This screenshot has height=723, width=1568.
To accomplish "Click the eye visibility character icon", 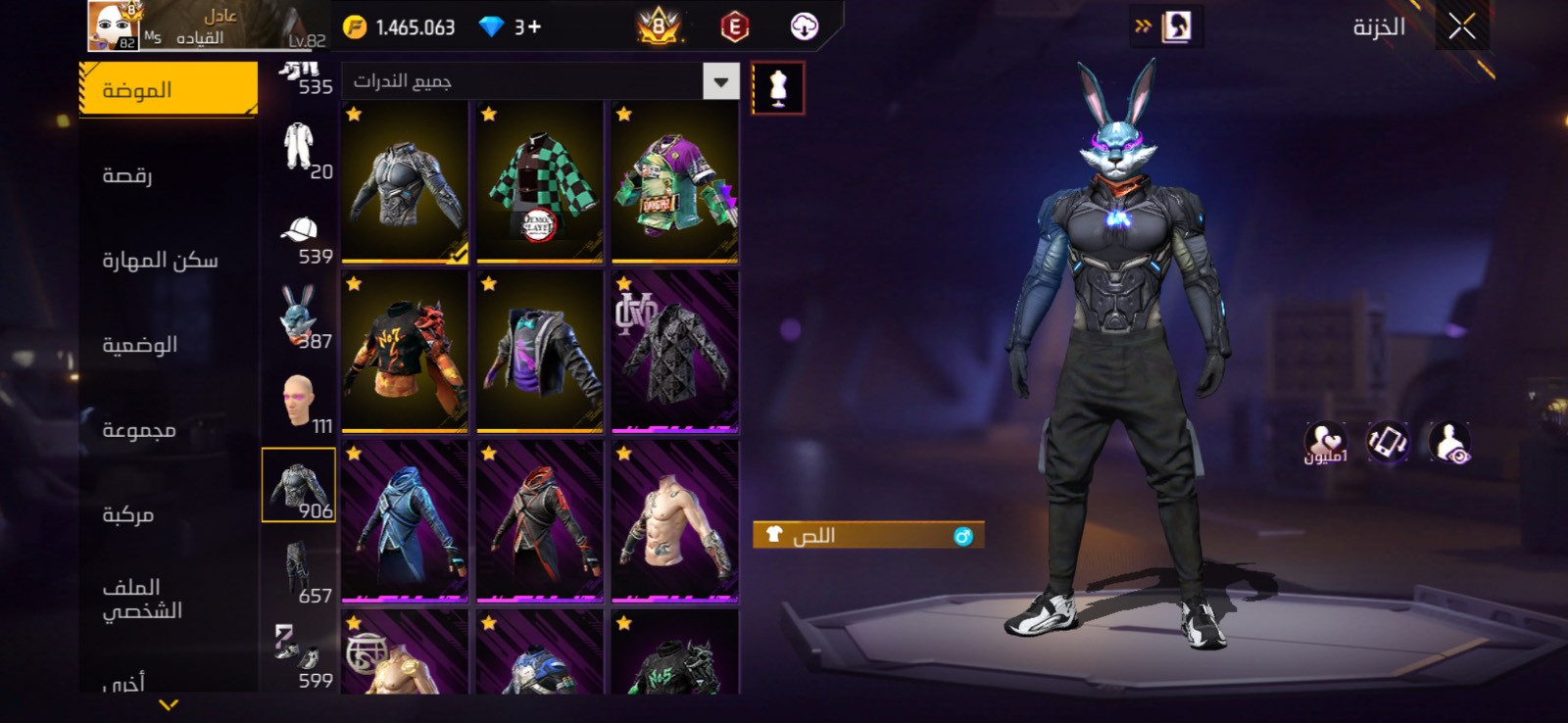I will point(1448,443).
